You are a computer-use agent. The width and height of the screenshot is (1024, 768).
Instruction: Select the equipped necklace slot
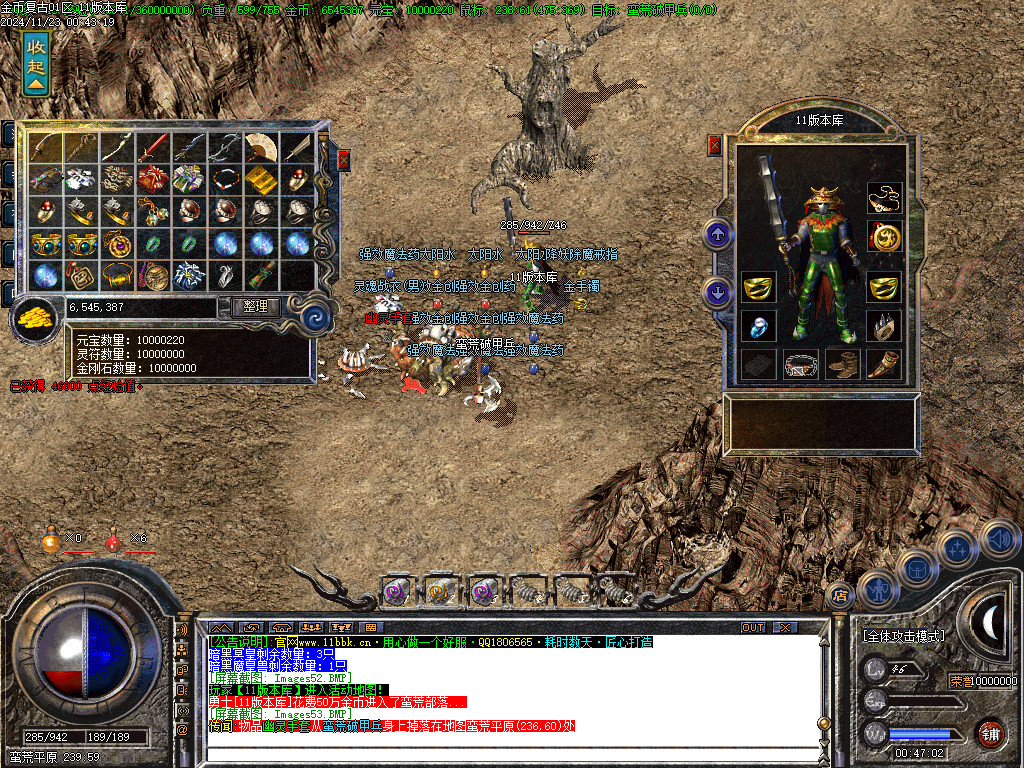883,197
